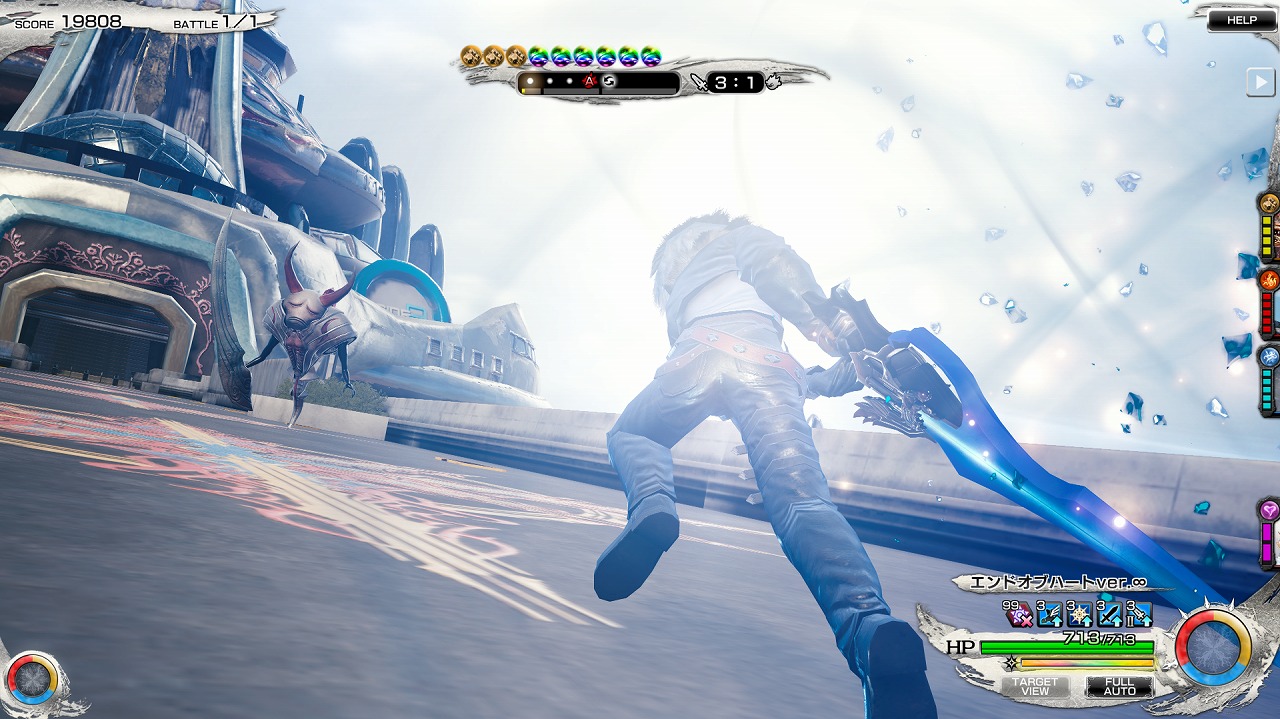Choose the heart ability card with magenta gauge
The image size is (1280, 719).
1269,534
